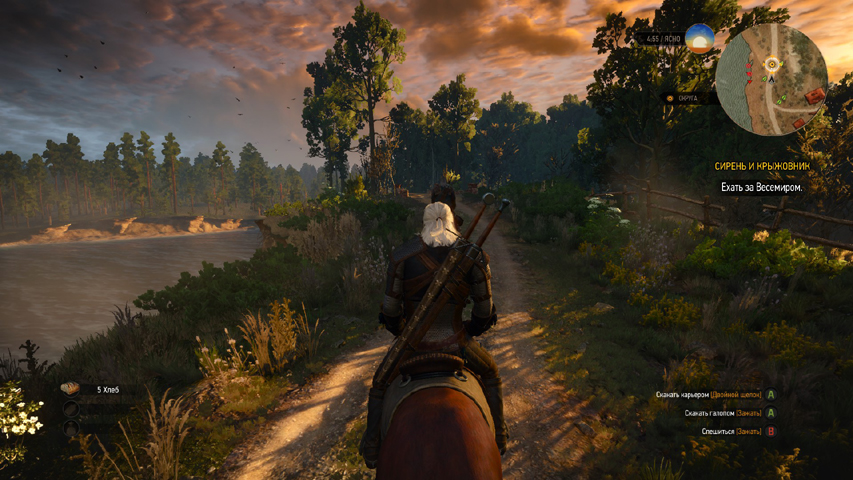Open the "Сирень и крыжовник" quest tracker
This screenshot has width=853, height=480.
point(761,166)
